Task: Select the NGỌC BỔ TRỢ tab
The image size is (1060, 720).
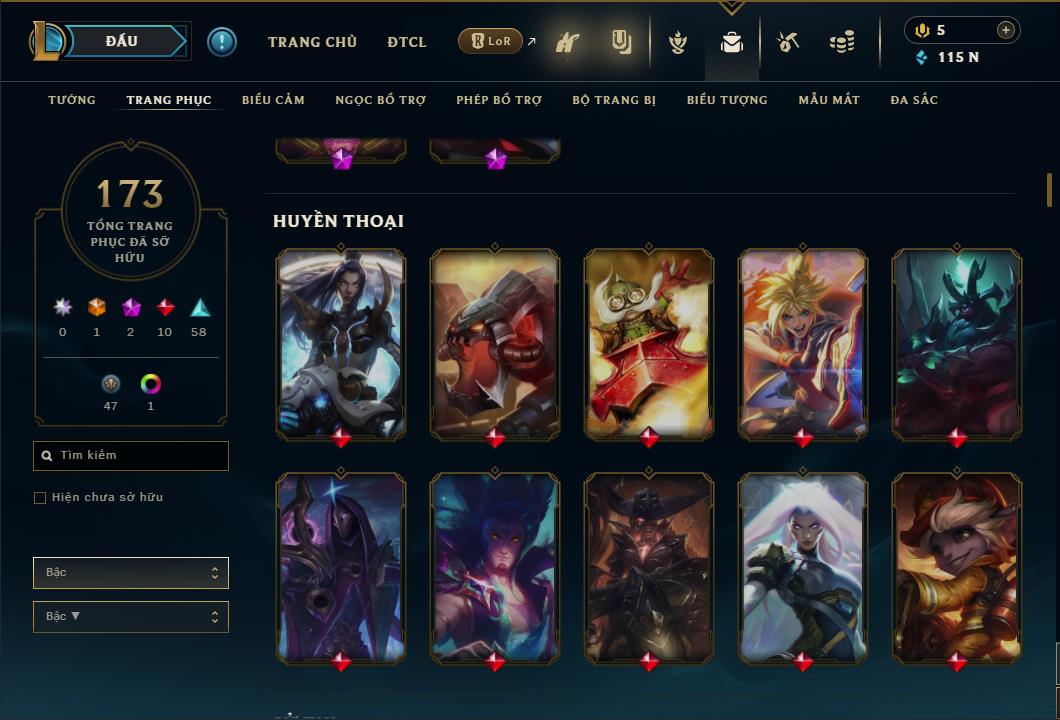Action: click(x=380, y=100)
